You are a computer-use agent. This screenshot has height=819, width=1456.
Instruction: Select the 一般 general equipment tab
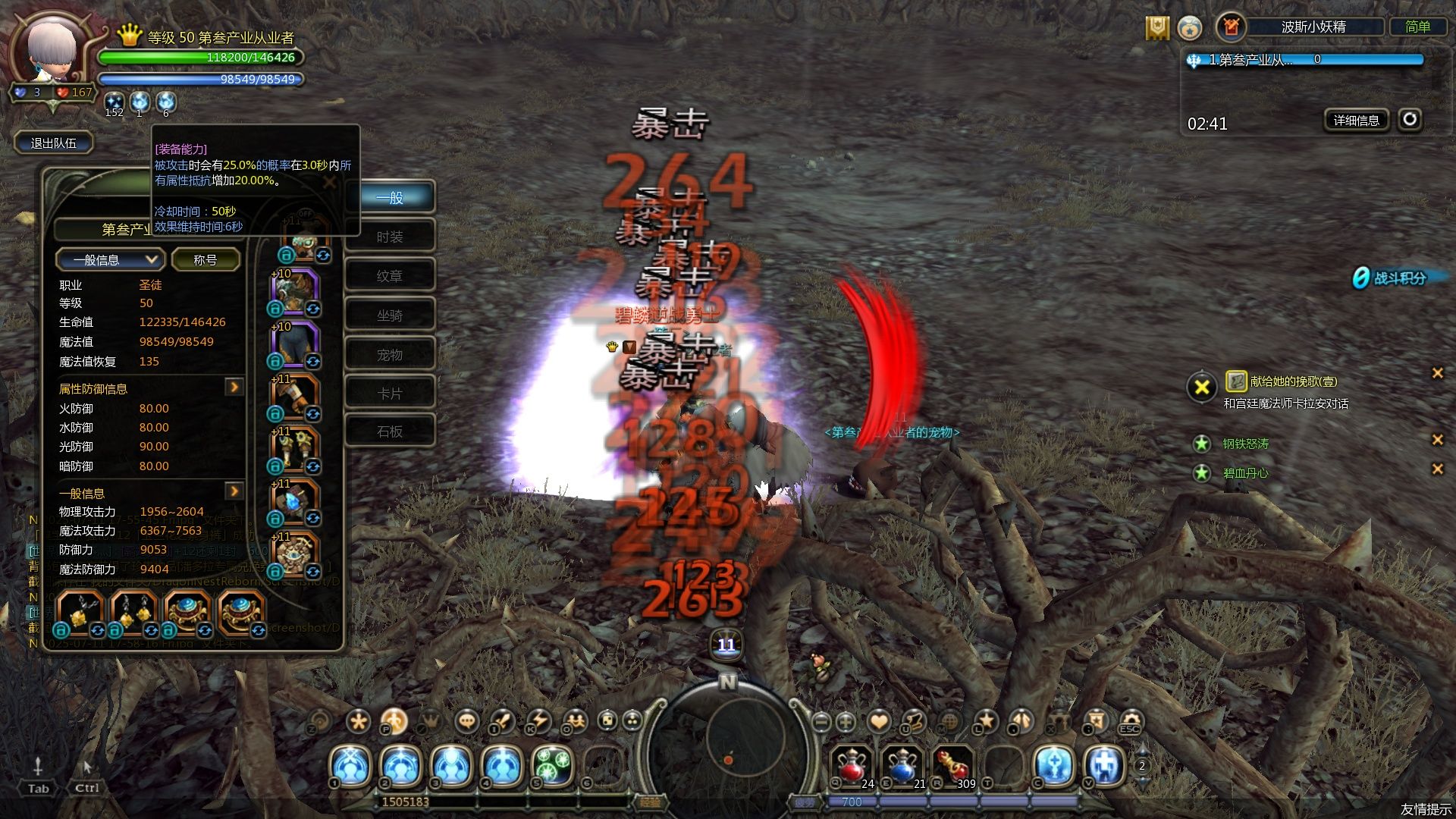(x=390, y=198)
